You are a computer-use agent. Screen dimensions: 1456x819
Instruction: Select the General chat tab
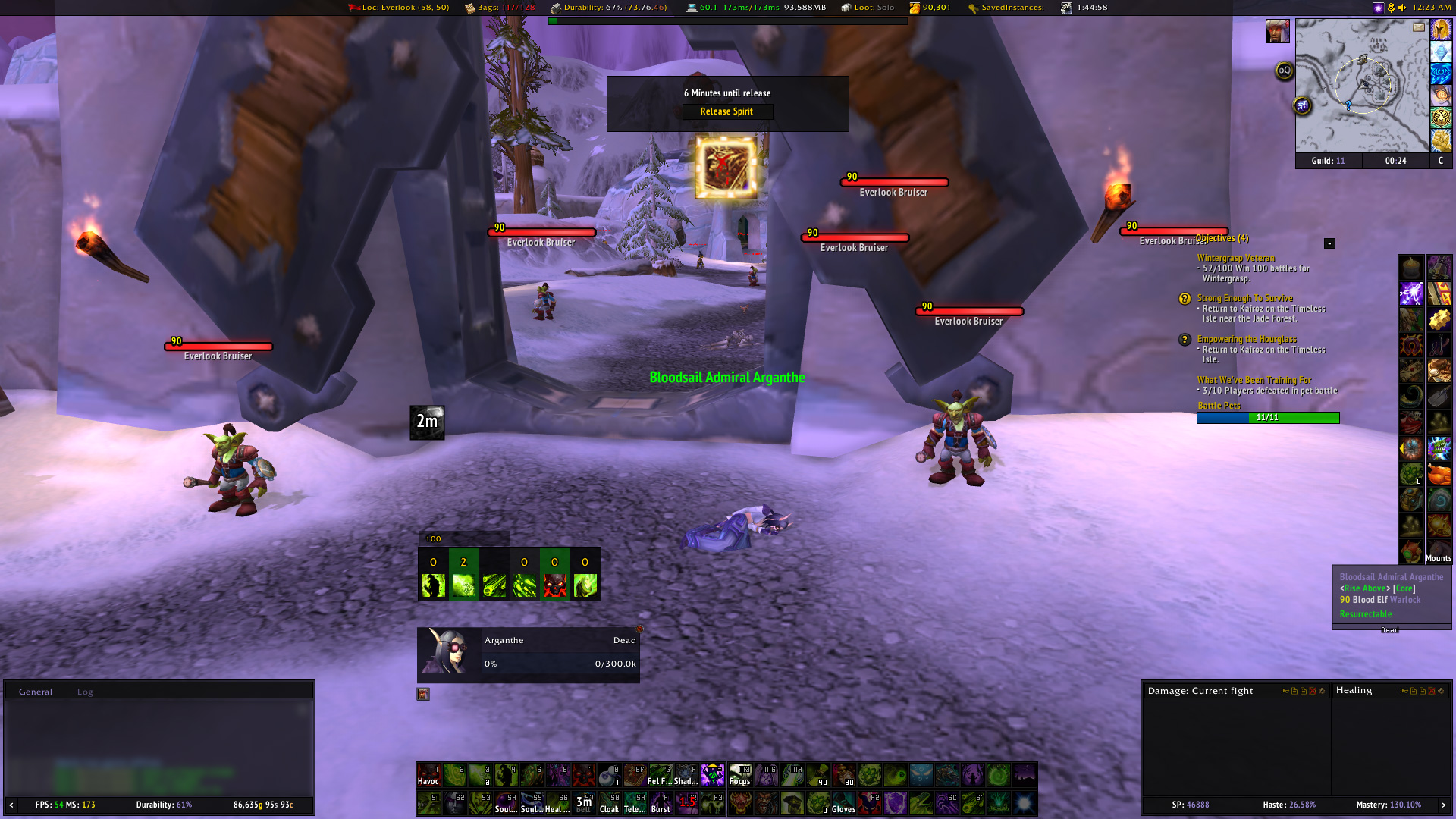pos(36,692)
